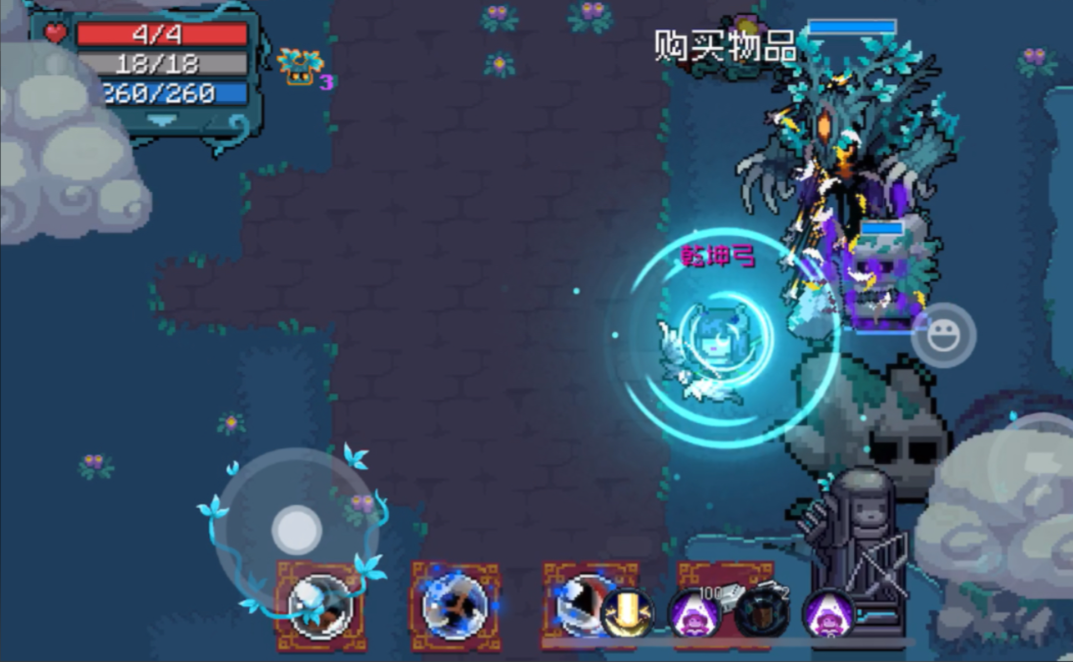Activate the golden pillar skill icon
Viewport: 1073px width, 662px height.
[628, 613]
